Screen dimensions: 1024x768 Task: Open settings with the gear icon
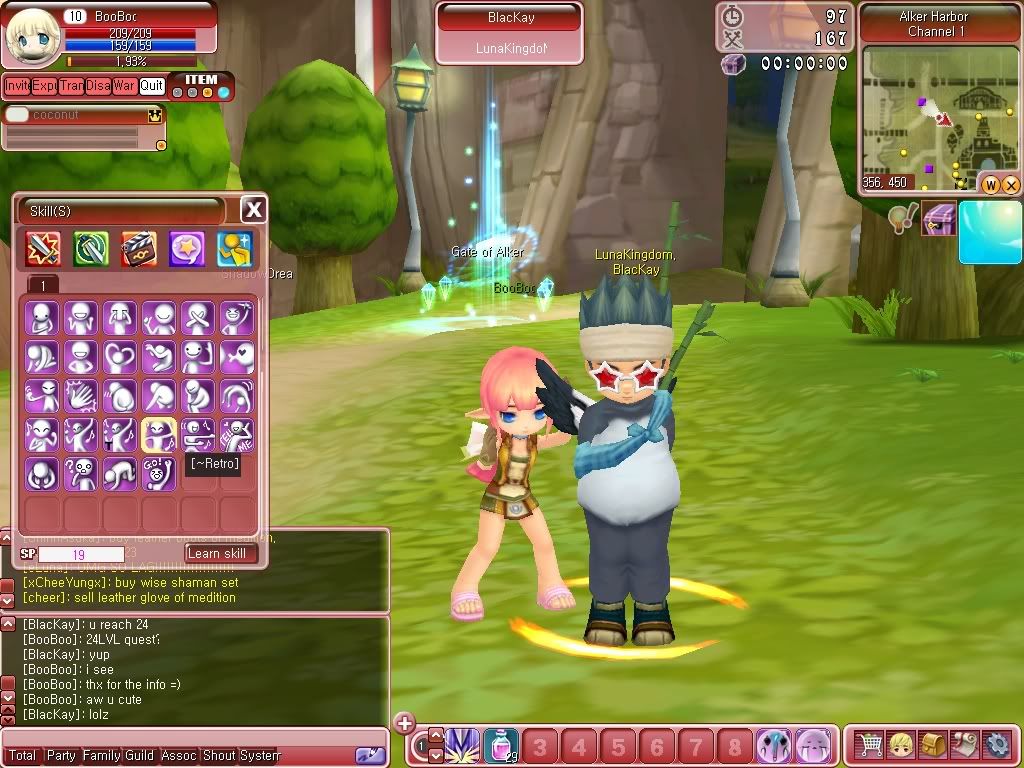[x=997, y=745]
